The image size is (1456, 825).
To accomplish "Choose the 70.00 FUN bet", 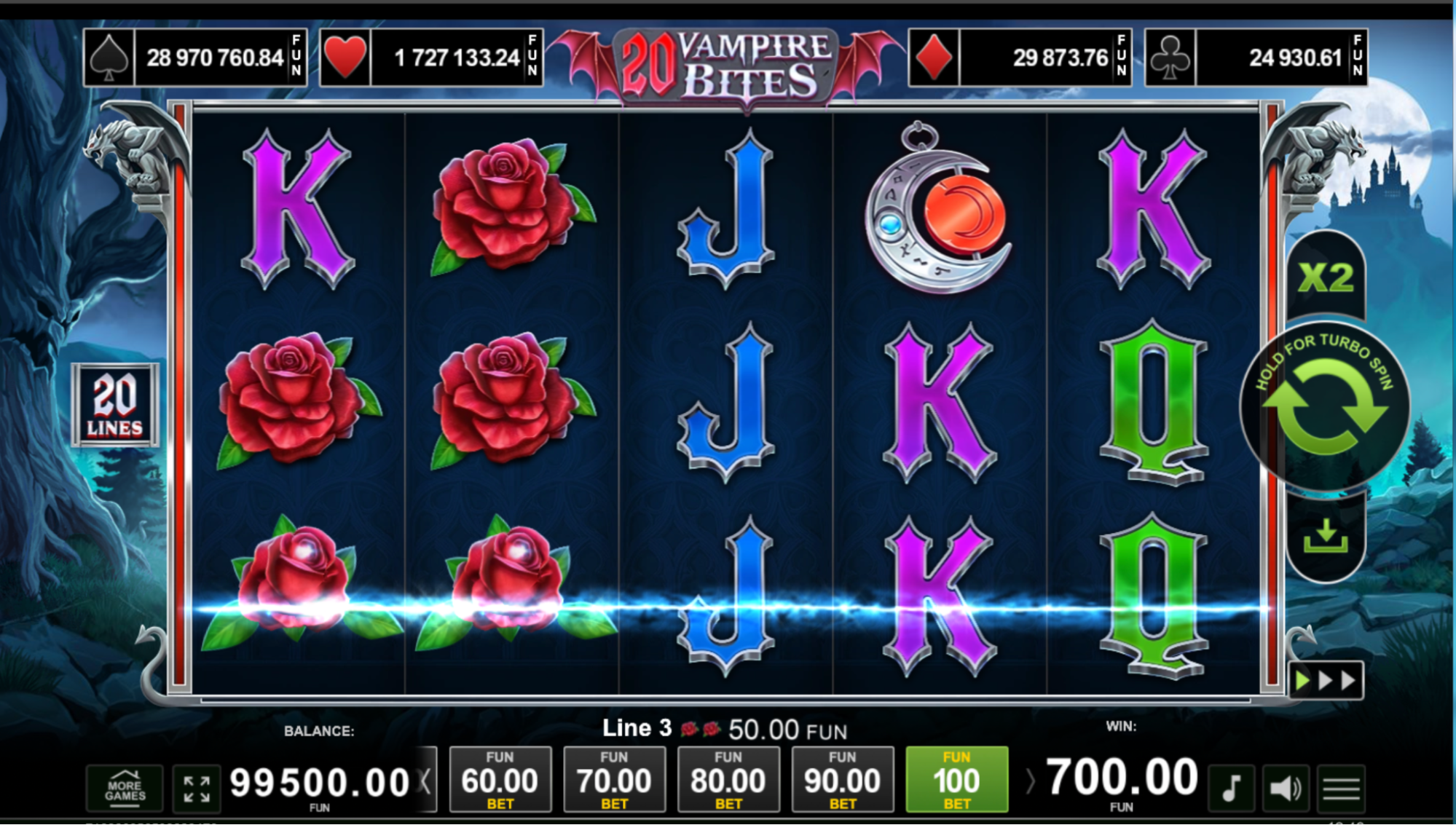I will coord(614,780).
